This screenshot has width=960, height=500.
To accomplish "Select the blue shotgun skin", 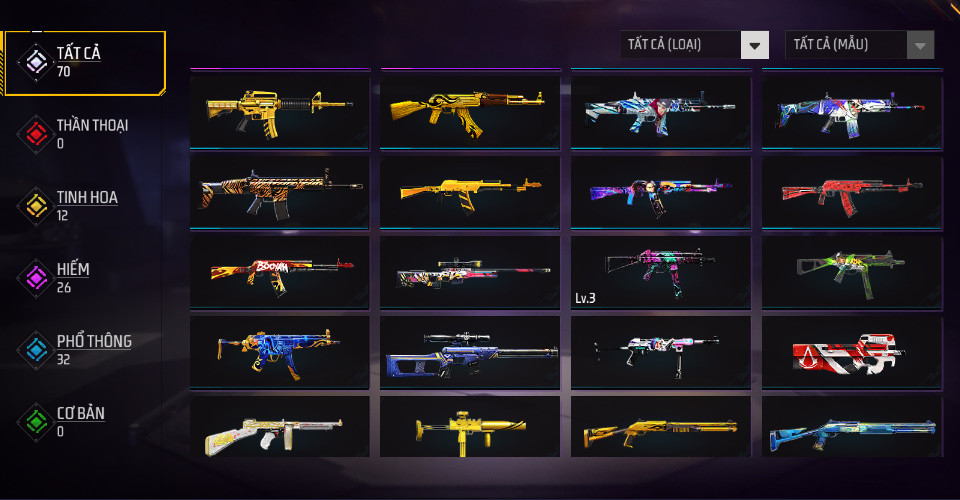I will tap(852, 428).
